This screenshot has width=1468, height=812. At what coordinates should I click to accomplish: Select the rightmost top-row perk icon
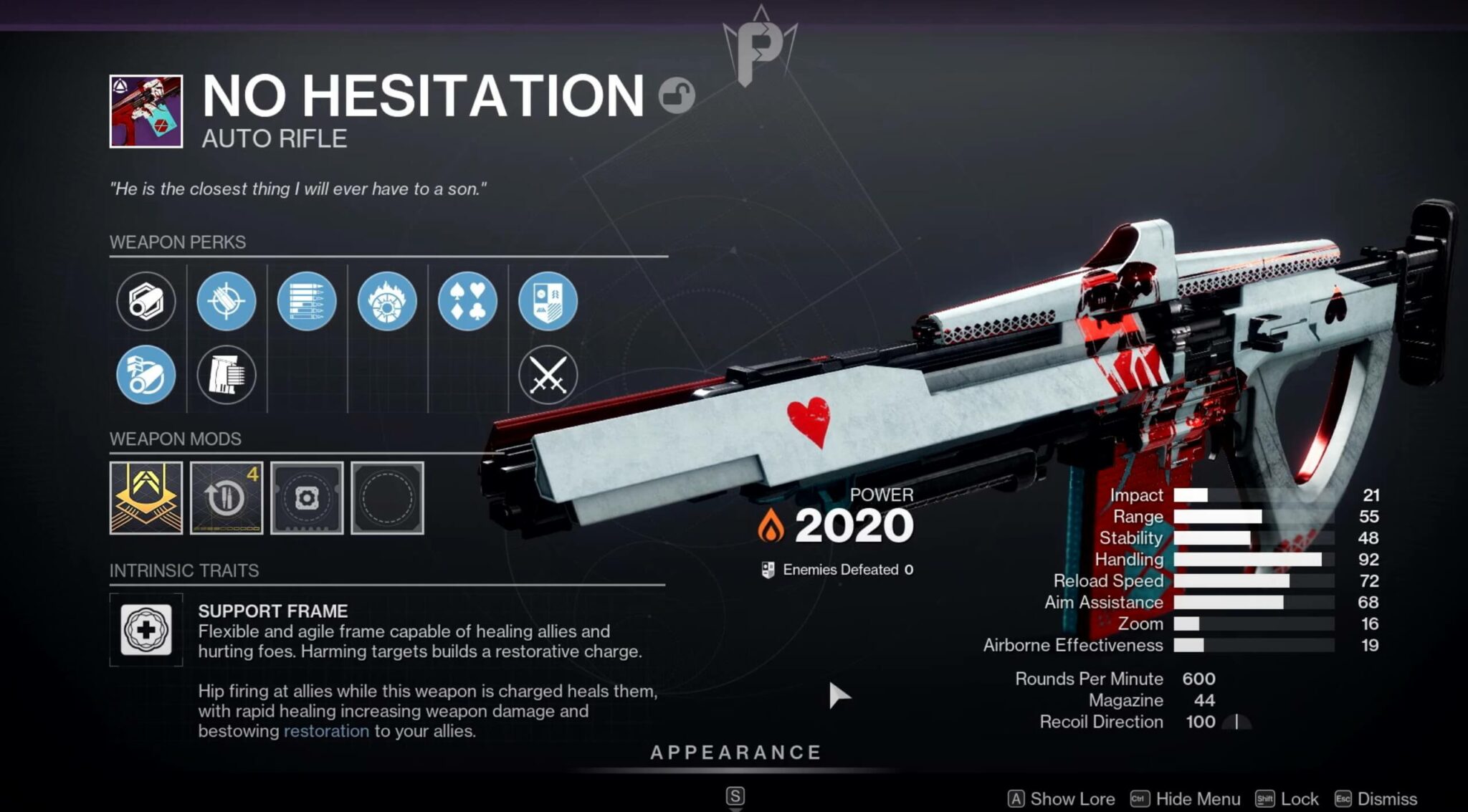(547, 302)
